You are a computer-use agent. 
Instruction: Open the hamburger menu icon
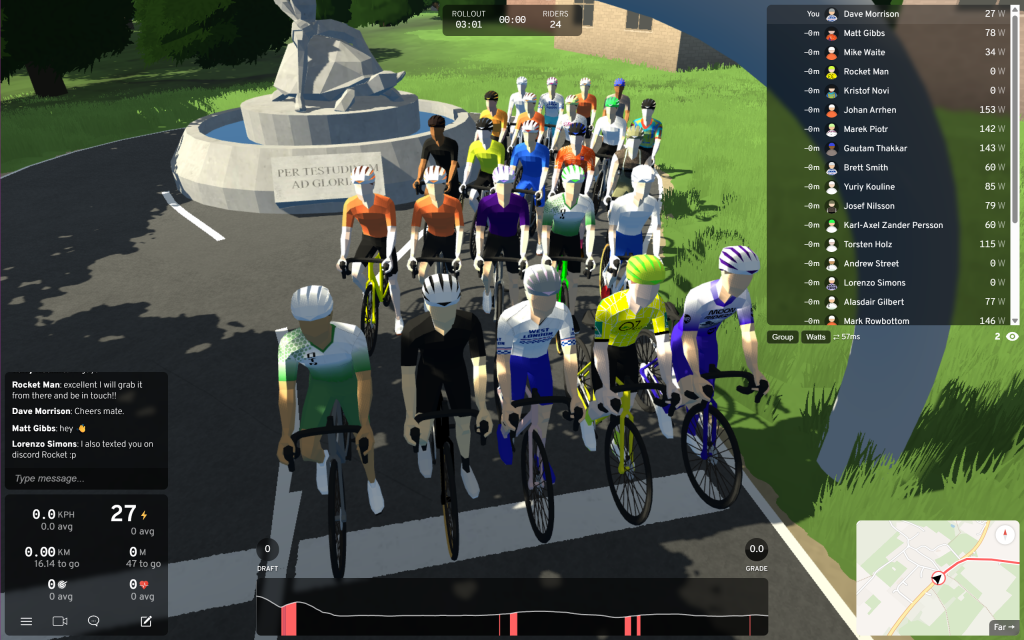[x=27, y=621]
